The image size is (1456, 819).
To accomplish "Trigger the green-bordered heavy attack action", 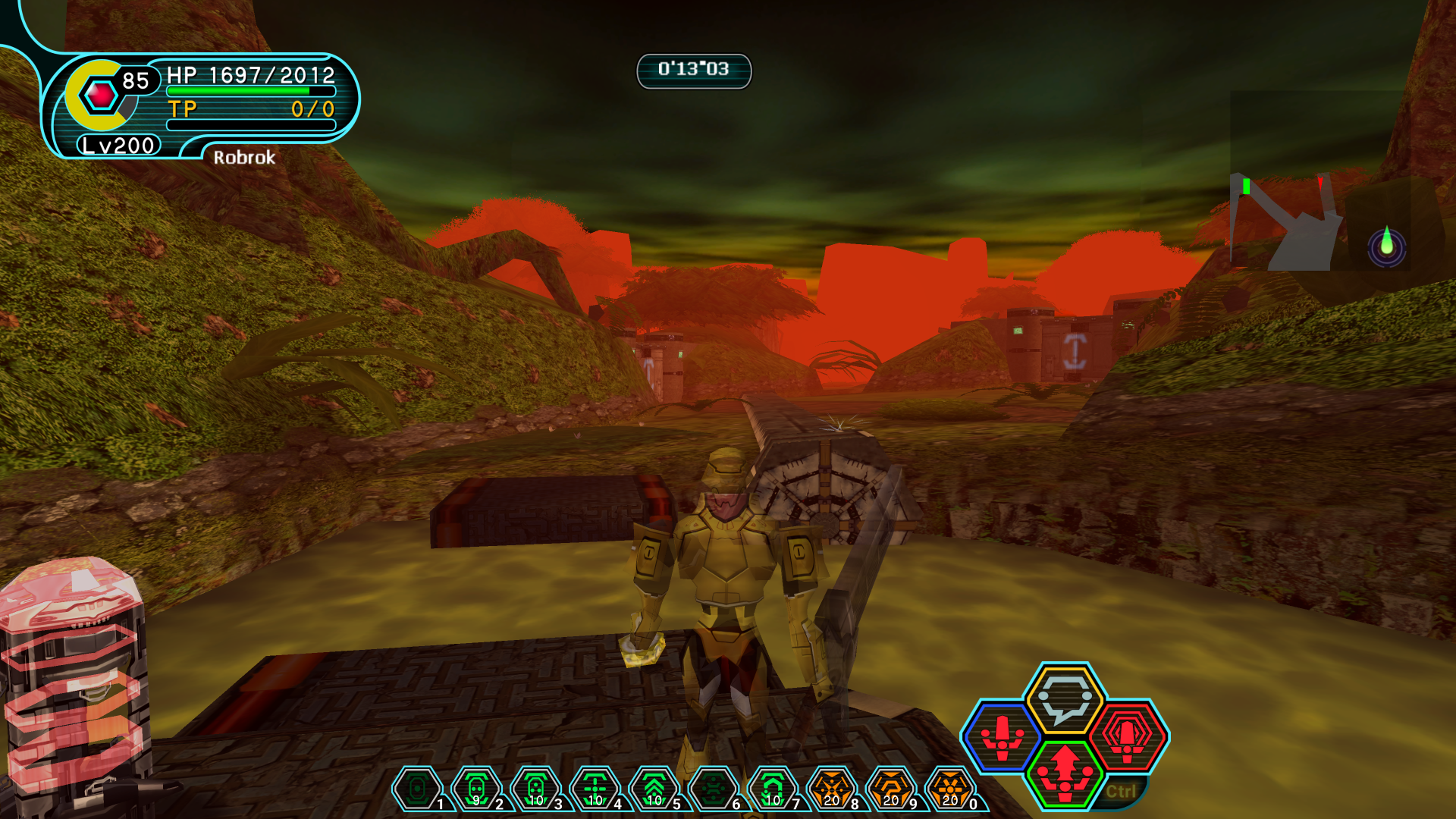I will pos(1065,773).
